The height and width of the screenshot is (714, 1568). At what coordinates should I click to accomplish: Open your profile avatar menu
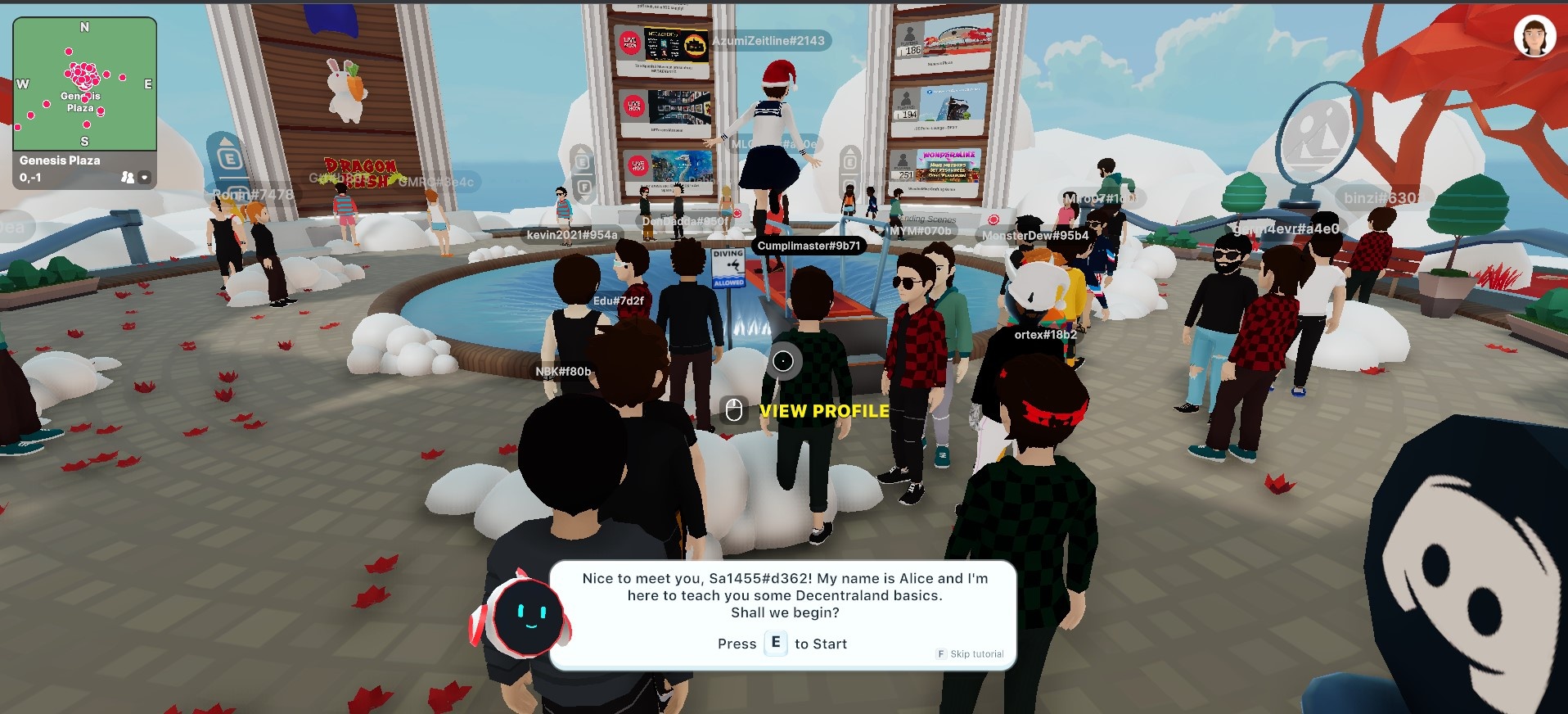(x=1534, y=37)
